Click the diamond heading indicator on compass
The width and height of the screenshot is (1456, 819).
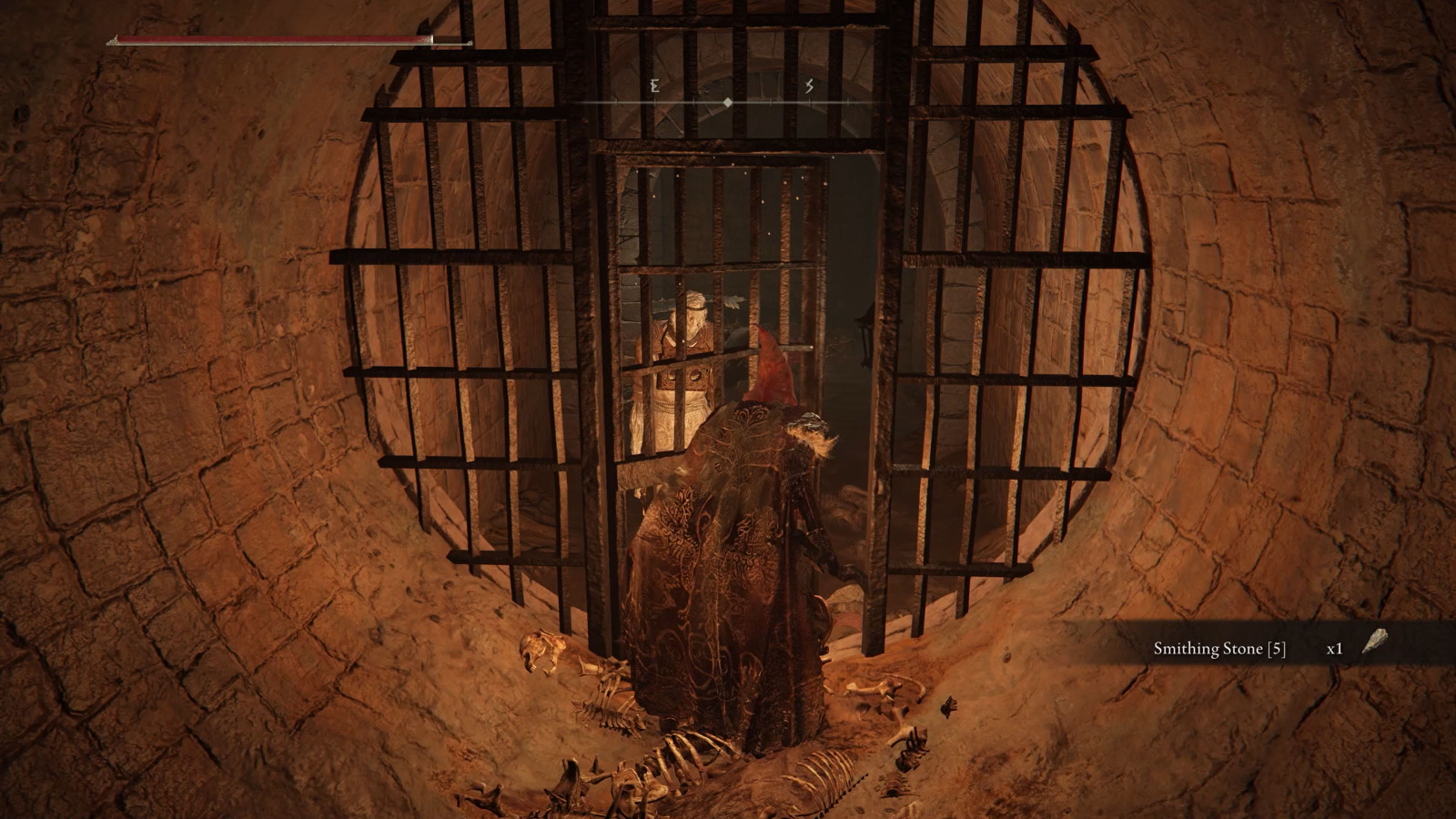point(727,102)
